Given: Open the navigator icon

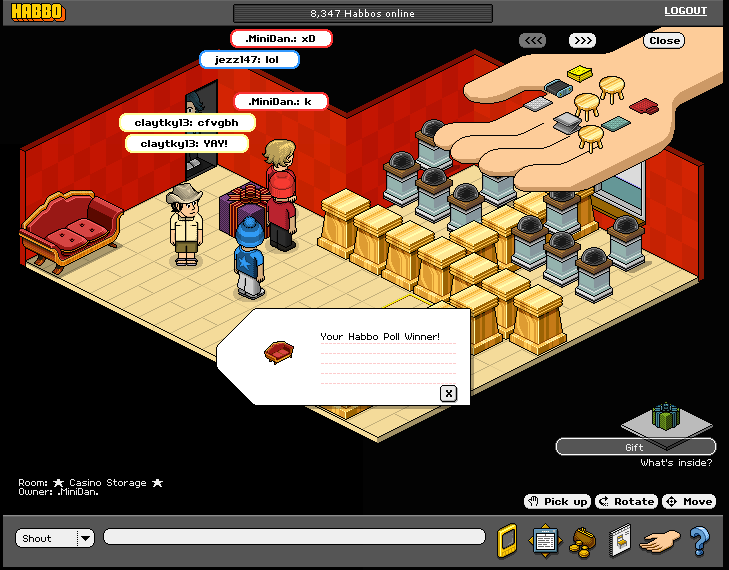Looking at the screenshot, I should (x=544, y=540).
